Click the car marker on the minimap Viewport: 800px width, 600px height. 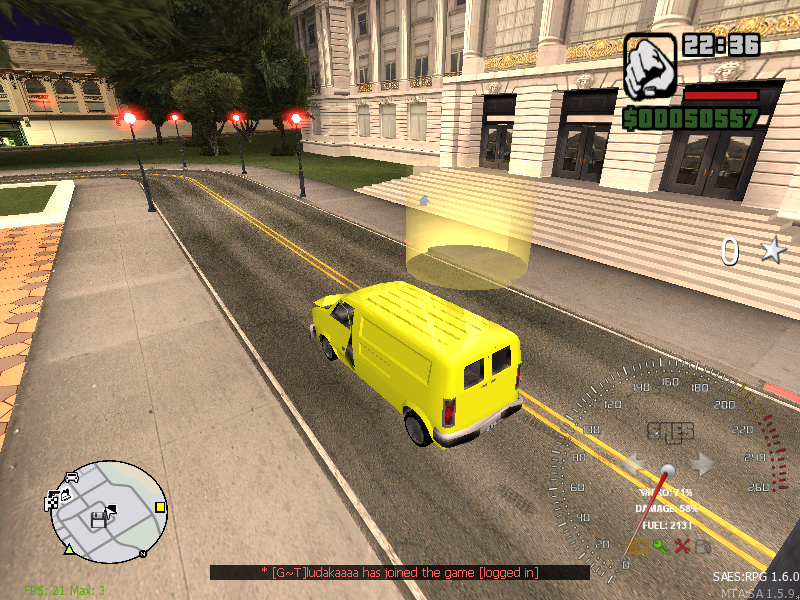pos(70,478)
